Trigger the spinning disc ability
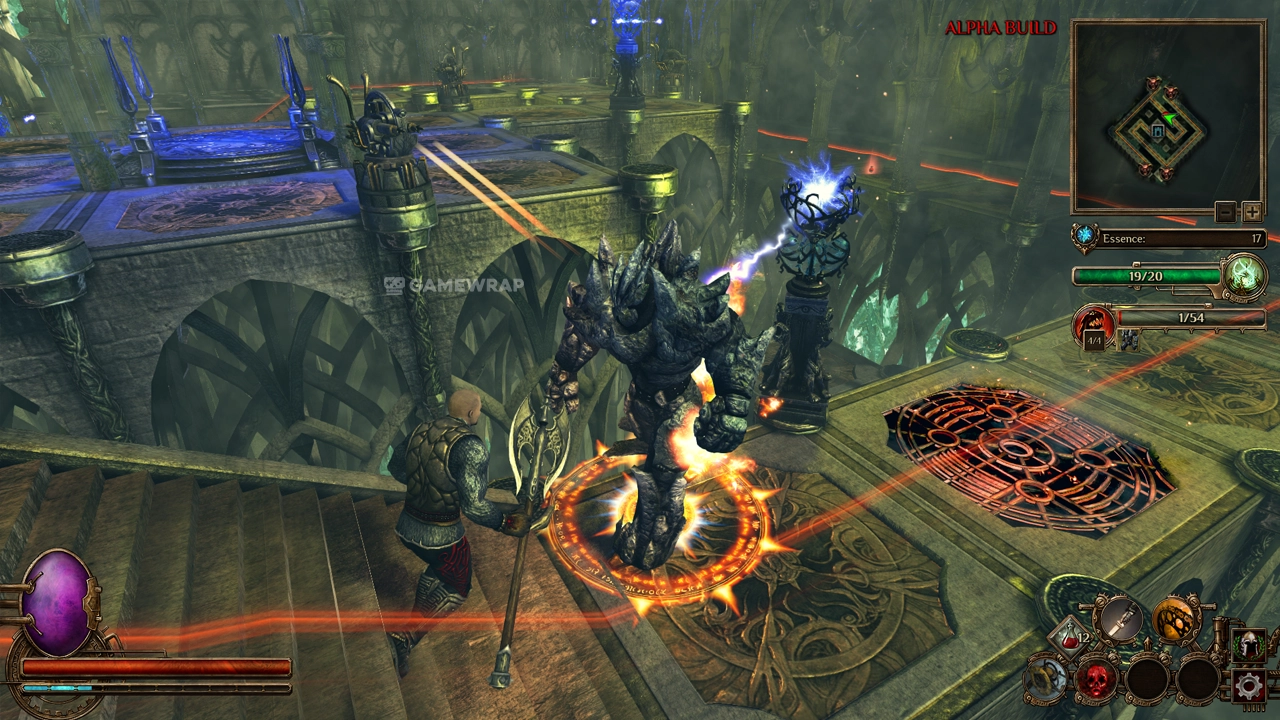The width and height of the screenshot is (1280, 720). (1046, 680)
